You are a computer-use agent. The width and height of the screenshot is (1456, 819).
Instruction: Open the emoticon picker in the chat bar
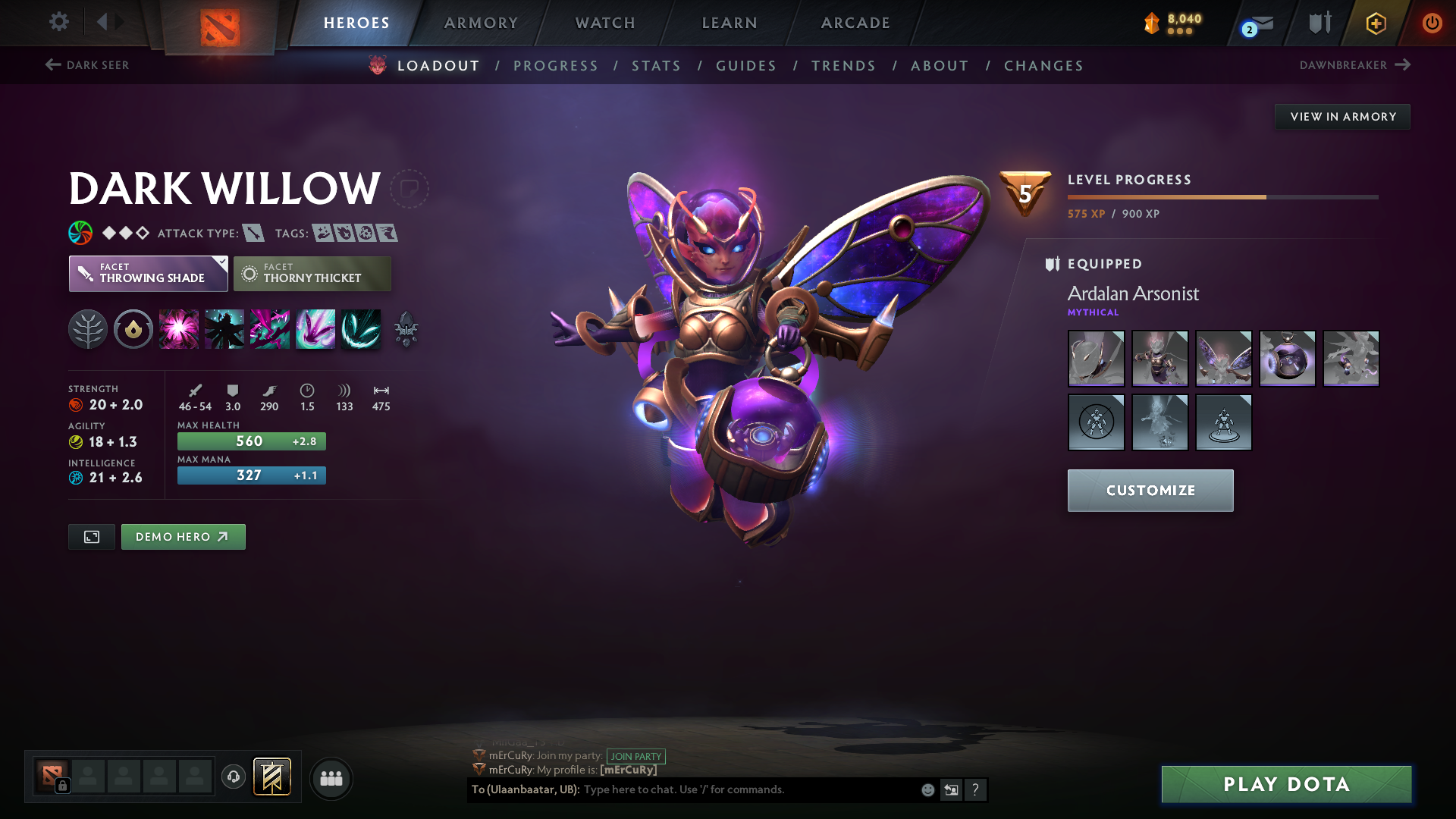click(x=927, y=789)
